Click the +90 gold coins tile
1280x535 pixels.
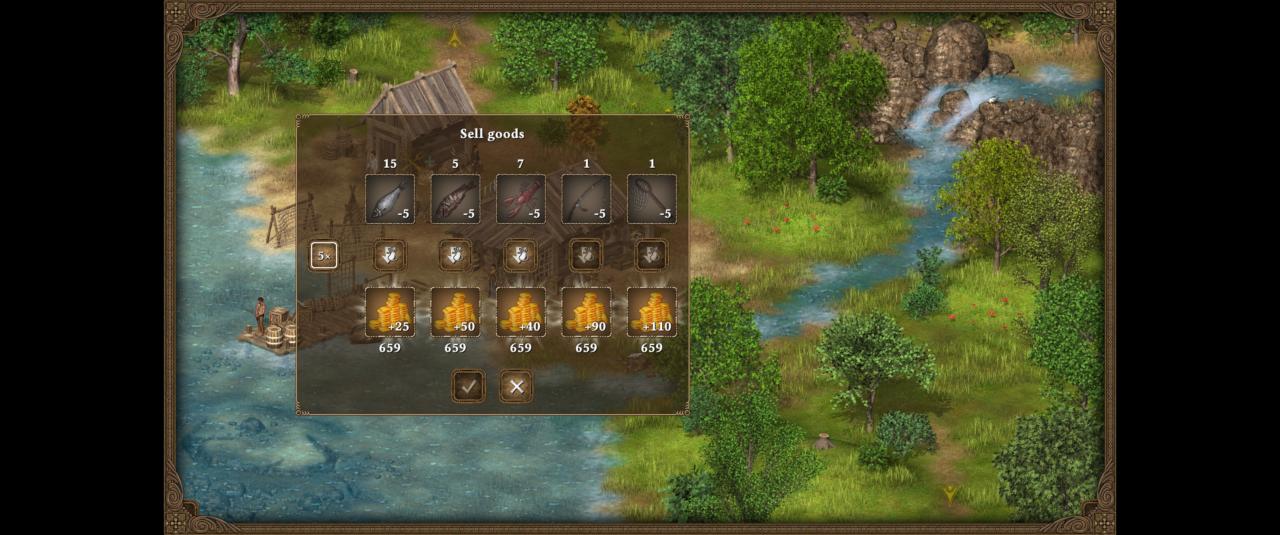pyautogui.click(x=586, y=312)
